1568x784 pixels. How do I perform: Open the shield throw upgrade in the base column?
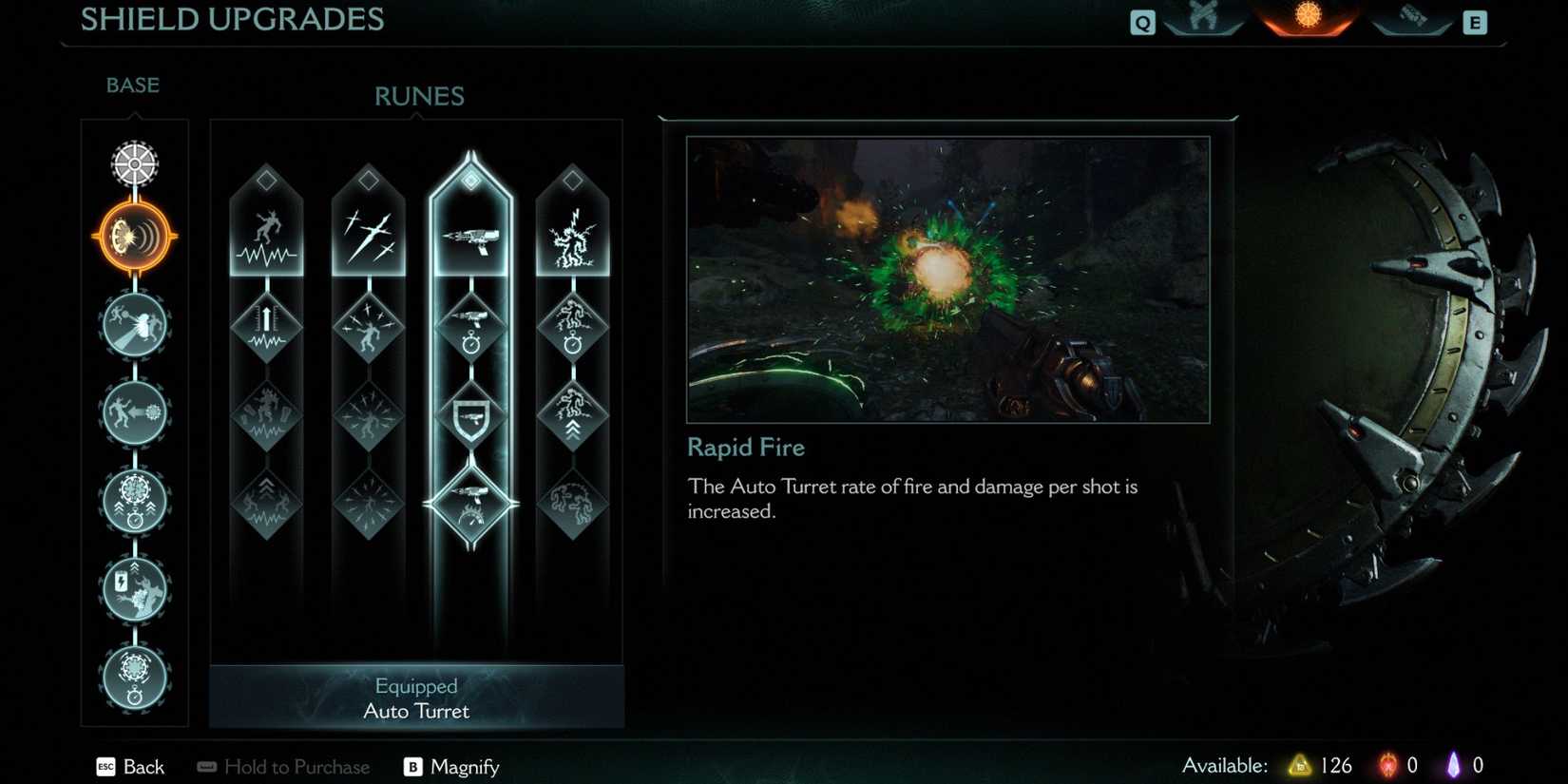click(133, 326)
